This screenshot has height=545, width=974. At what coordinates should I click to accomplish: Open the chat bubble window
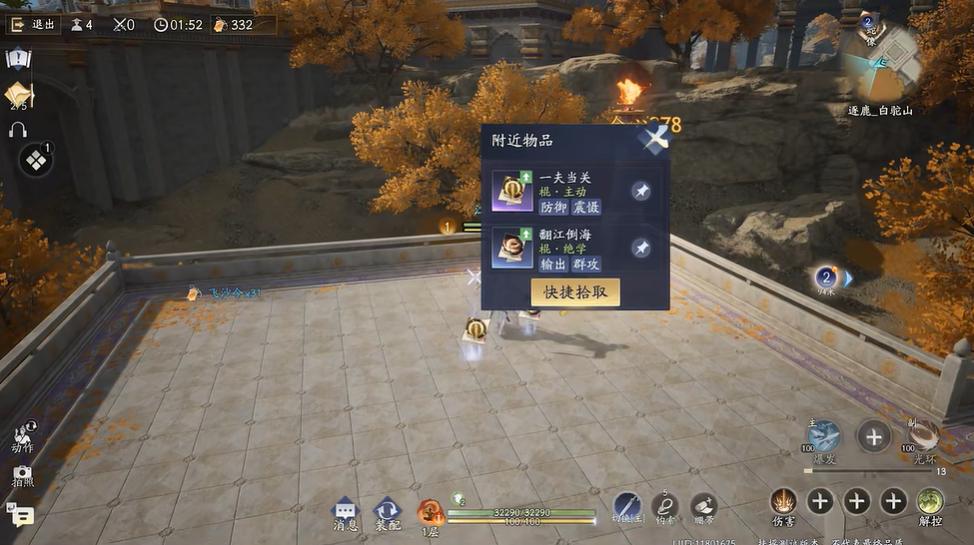tap(20, 514)
